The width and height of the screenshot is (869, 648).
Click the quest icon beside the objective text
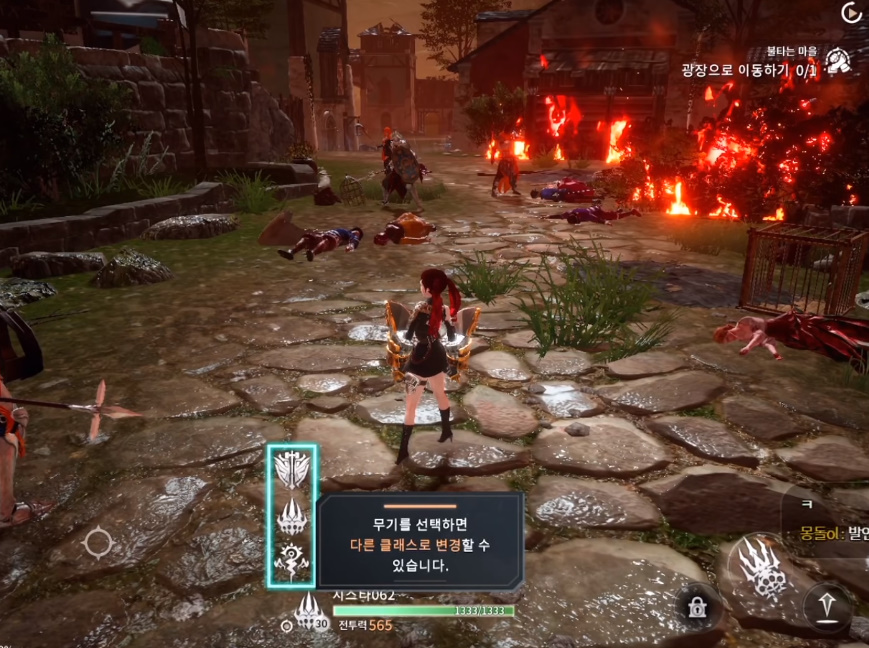[x=839, y=61]
